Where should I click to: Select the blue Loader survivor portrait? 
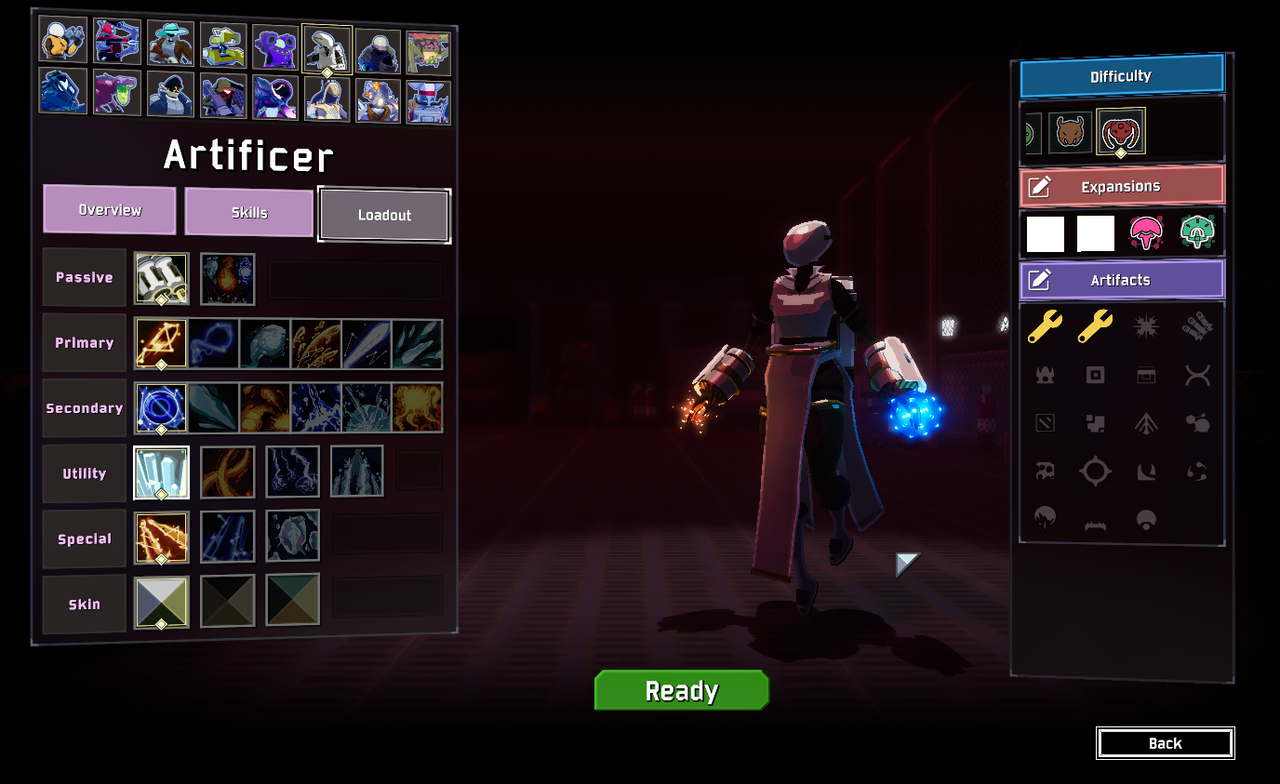pyautogui.click(x=63, y=91)
